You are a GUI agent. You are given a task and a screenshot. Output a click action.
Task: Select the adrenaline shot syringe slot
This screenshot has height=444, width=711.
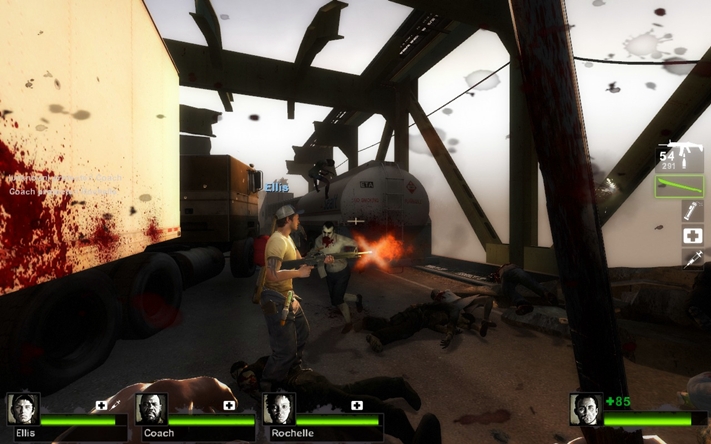click(x=692, y=259)
